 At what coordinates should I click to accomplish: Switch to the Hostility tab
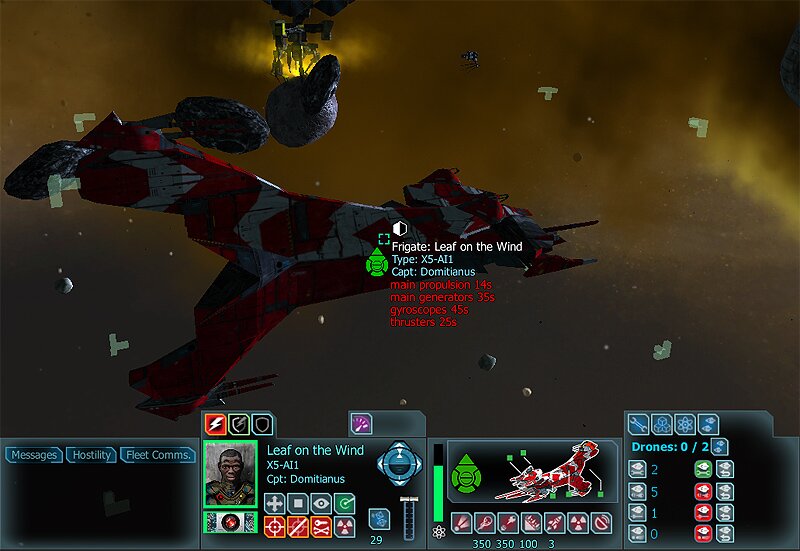coord(91,455)
